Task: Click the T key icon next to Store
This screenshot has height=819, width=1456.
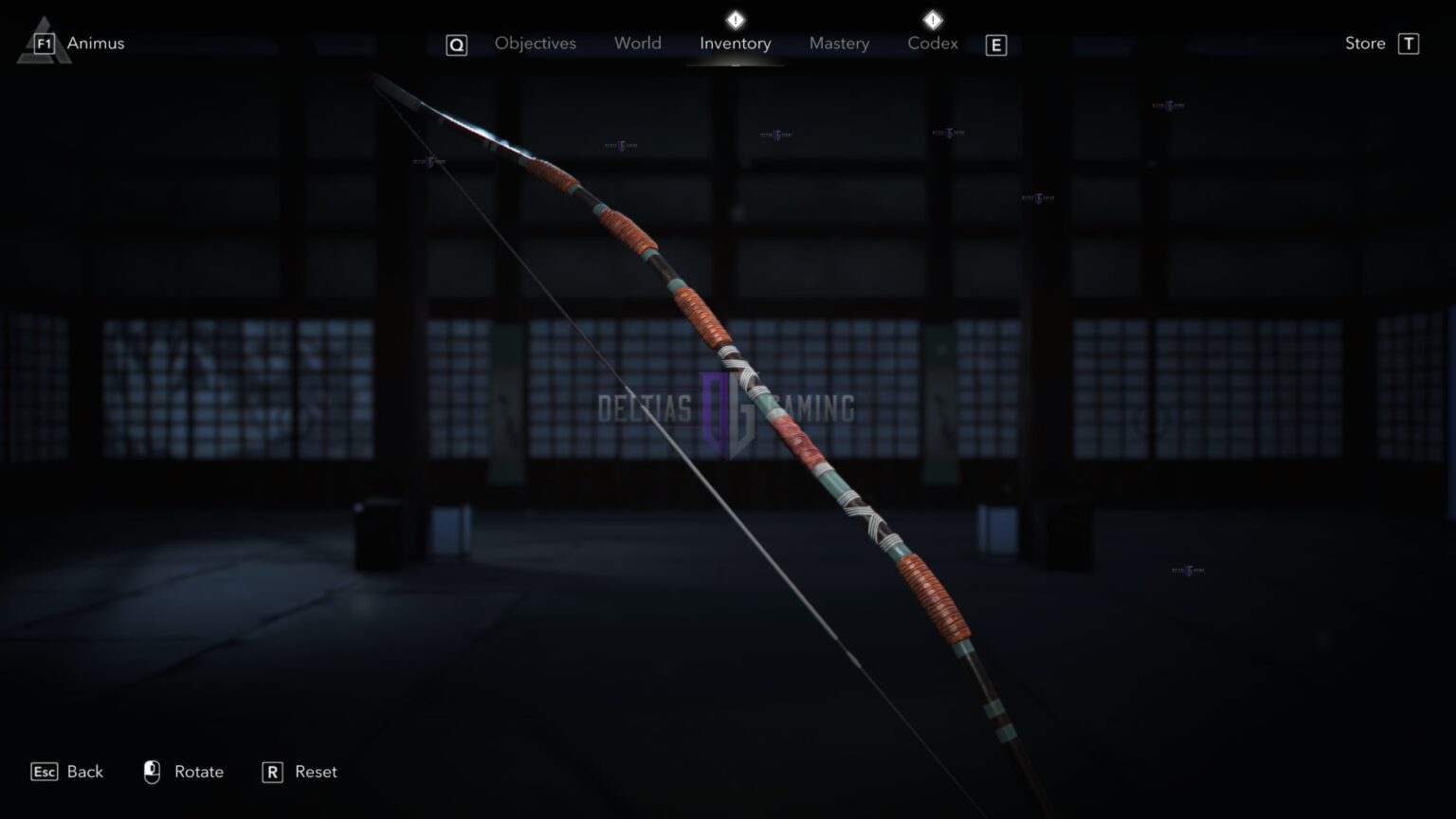Action: [x=1410, y=43]
